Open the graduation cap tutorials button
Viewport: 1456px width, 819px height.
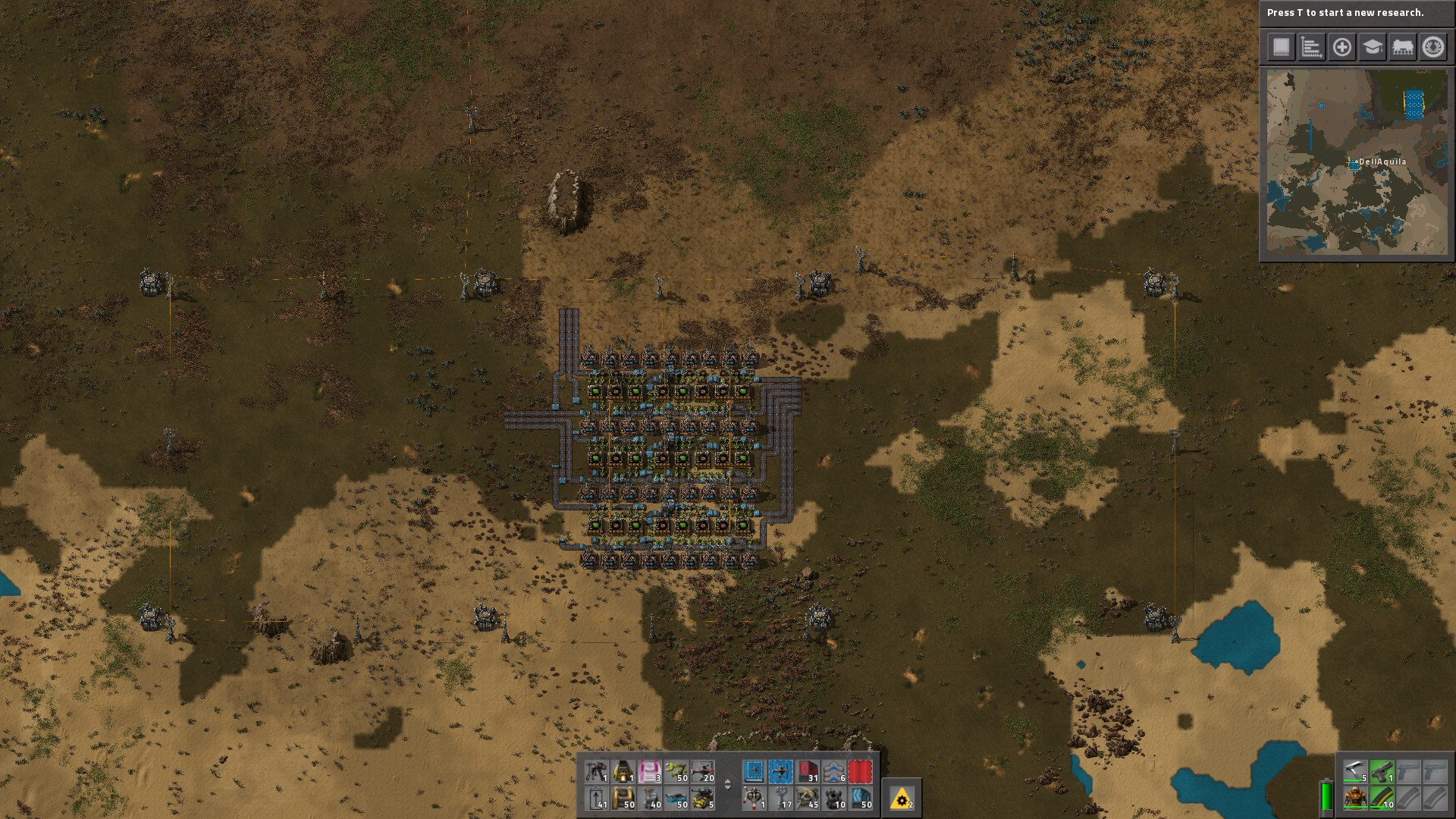(1372, 47)
